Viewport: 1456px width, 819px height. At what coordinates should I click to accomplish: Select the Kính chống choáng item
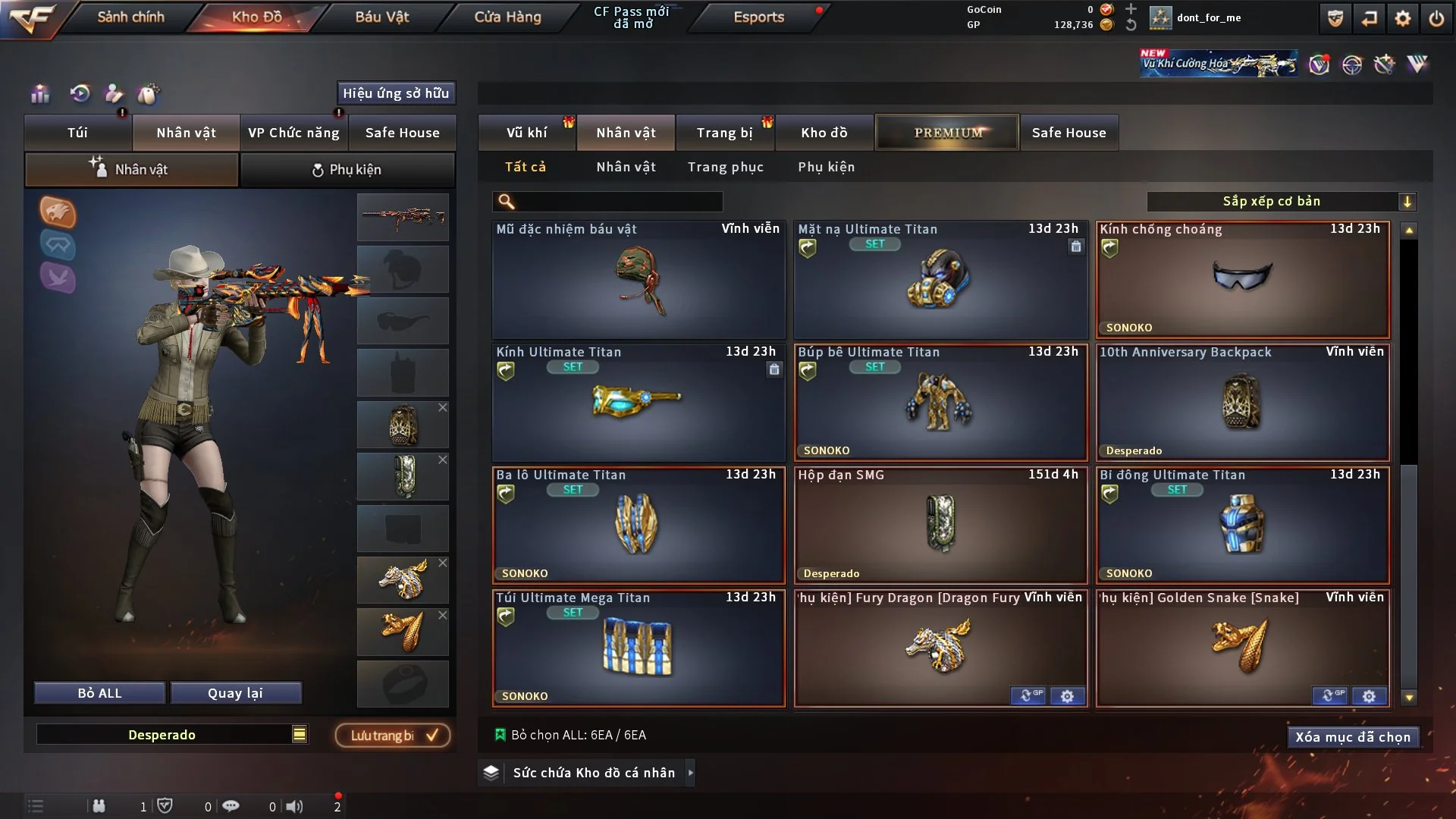pyautogui.click(x=1242, y=279)
